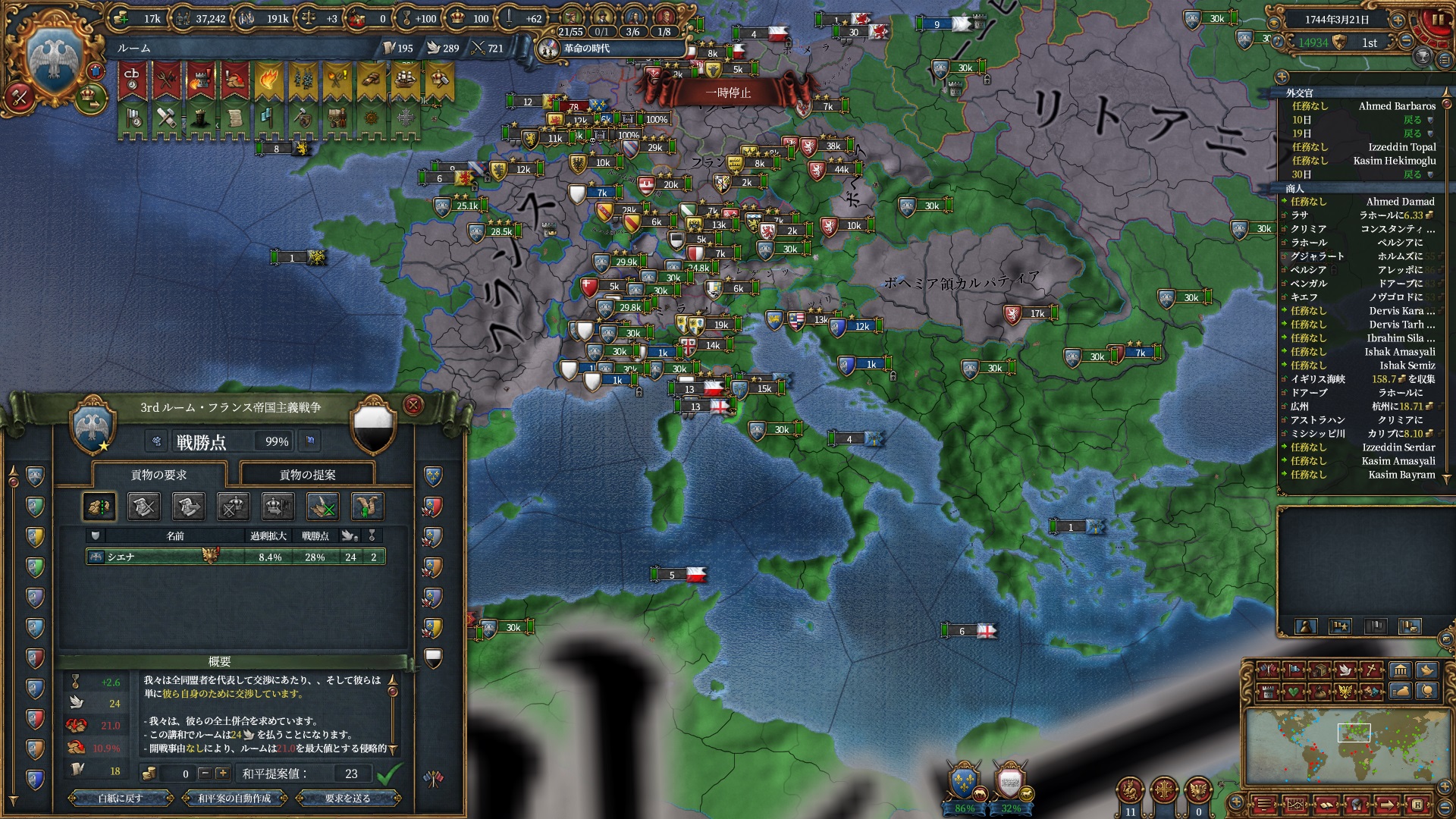The width and height of the screenshot is (1456, 819).
Task: Click the 白紙に戻す reset button
Action: click(121, 798)
